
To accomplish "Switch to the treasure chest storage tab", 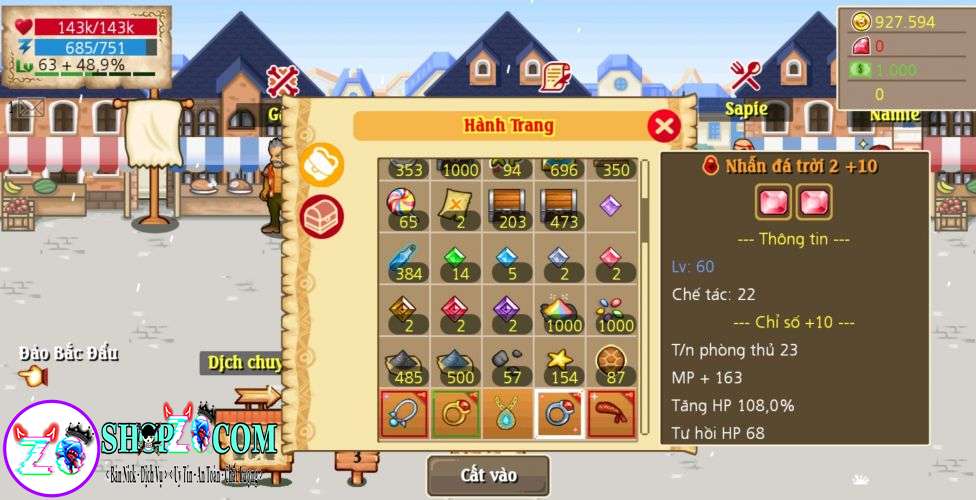I will coord(322,213).
